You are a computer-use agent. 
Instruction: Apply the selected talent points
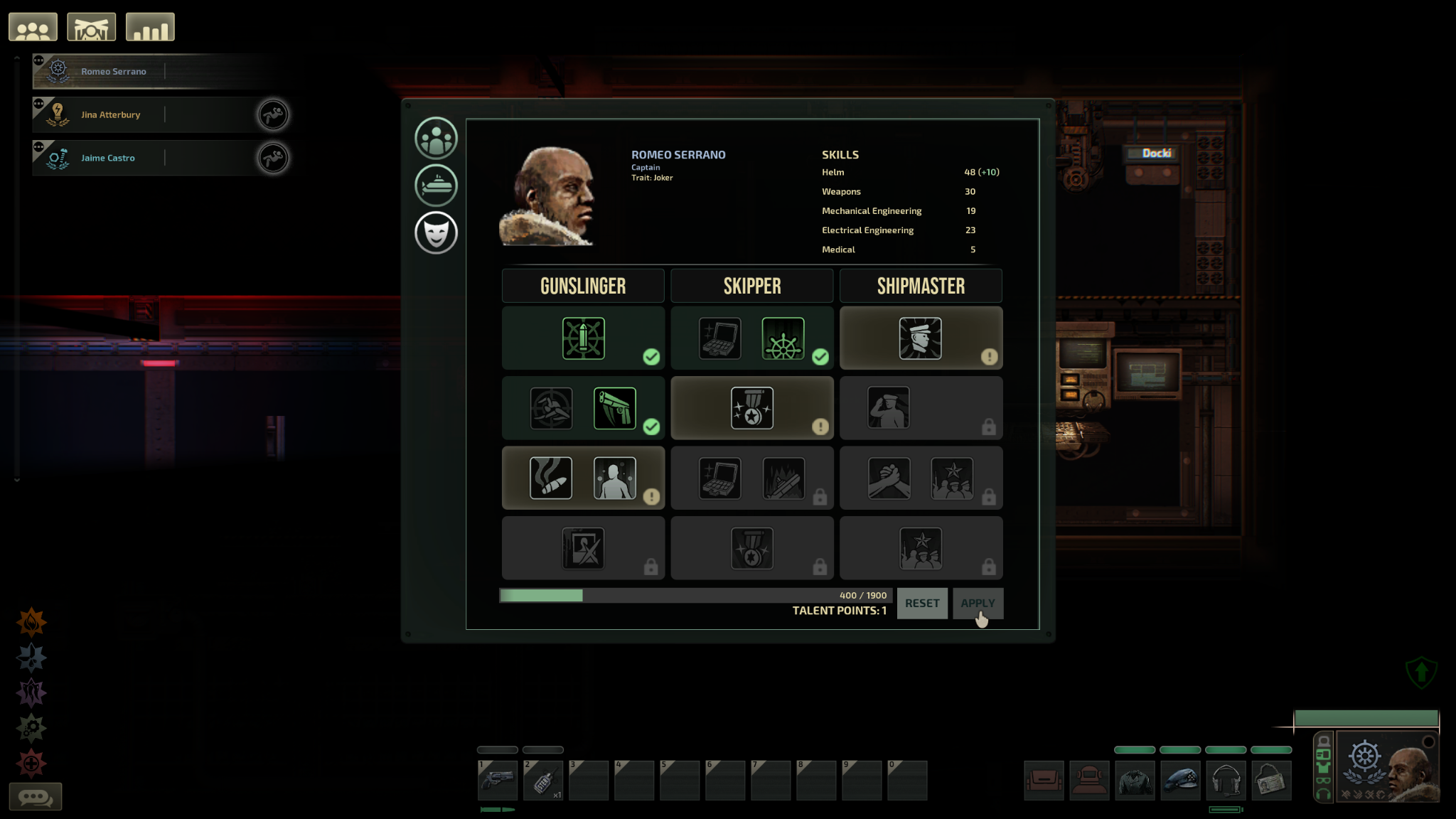pos(978,603)
